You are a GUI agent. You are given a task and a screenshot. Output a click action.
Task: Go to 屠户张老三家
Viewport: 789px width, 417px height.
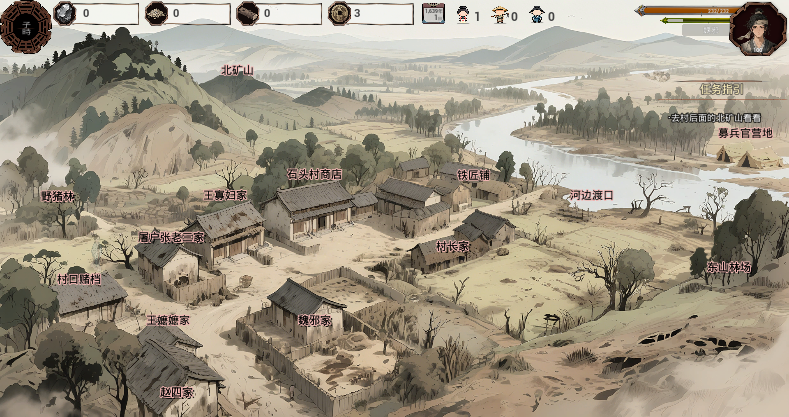click(x=171, y=238)
